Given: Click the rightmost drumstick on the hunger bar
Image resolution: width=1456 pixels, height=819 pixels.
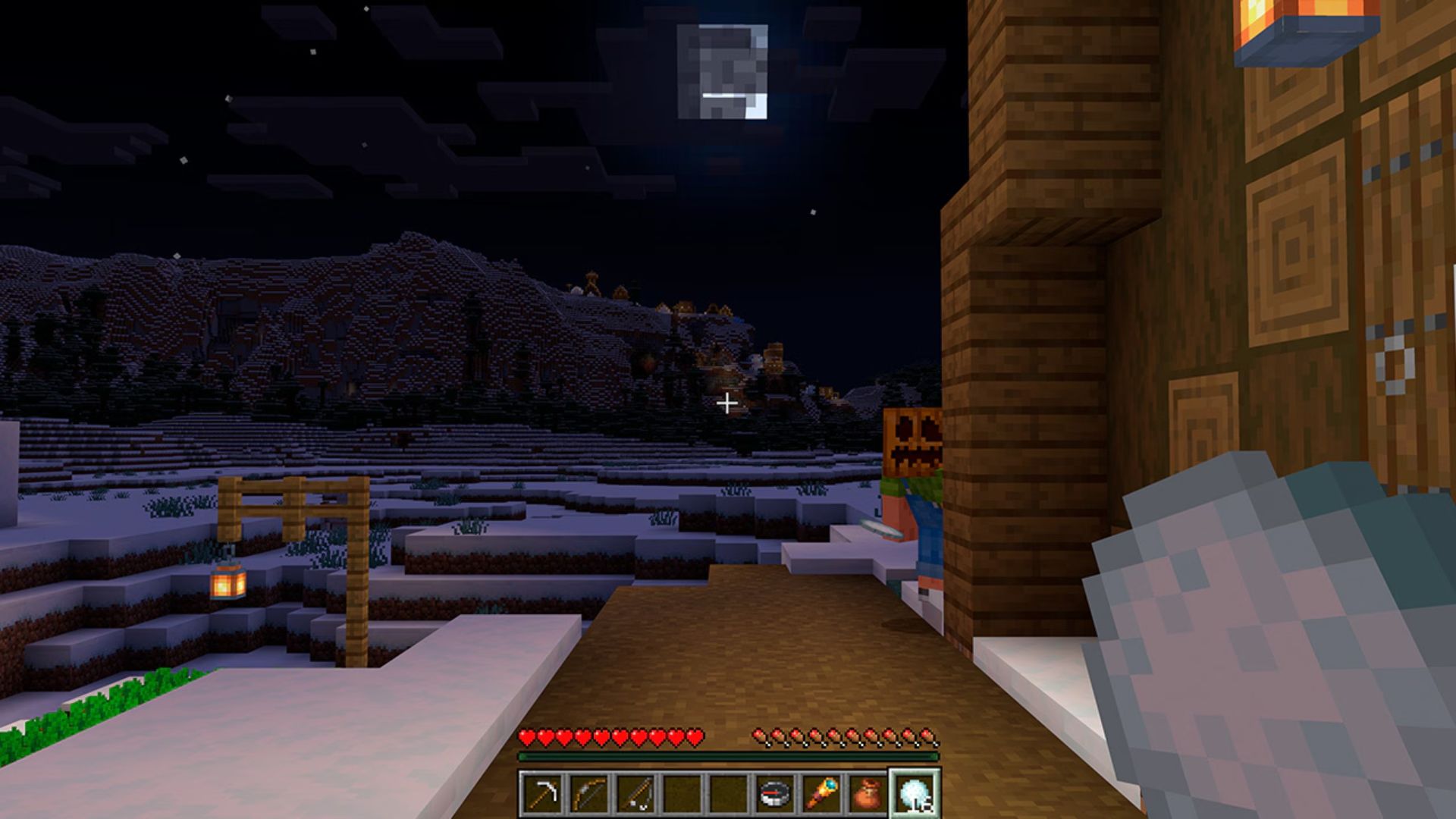Looking at the screenshot, I should click(x=927, y=736).
